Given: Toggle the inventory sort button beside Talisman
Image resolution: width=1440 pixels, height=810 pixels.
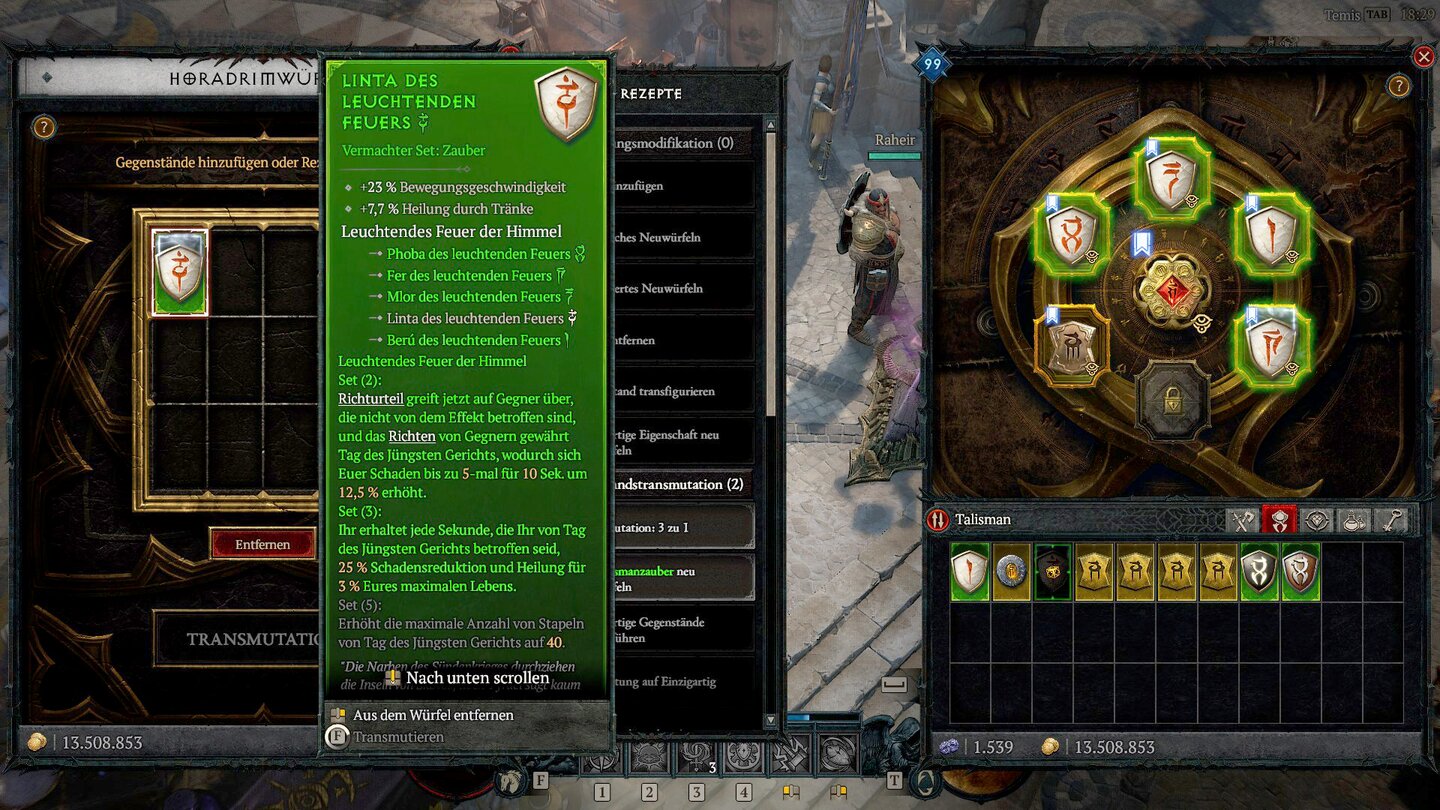Looking at the screenshot, I should coord(938,520).
